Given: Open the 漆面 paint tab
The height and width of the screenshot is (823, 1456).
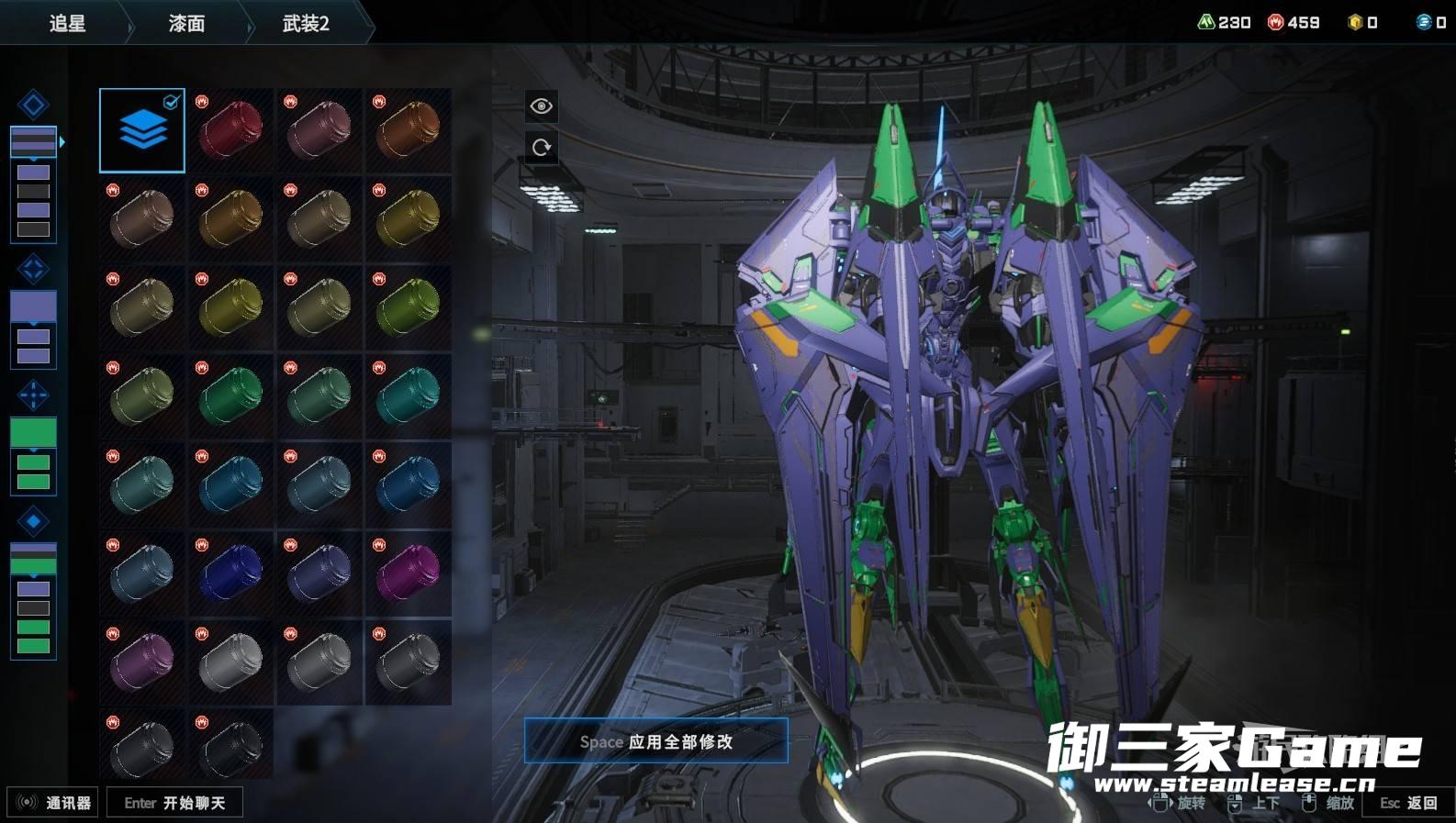Looking at the screenshot, I should (x=186, y=23).
